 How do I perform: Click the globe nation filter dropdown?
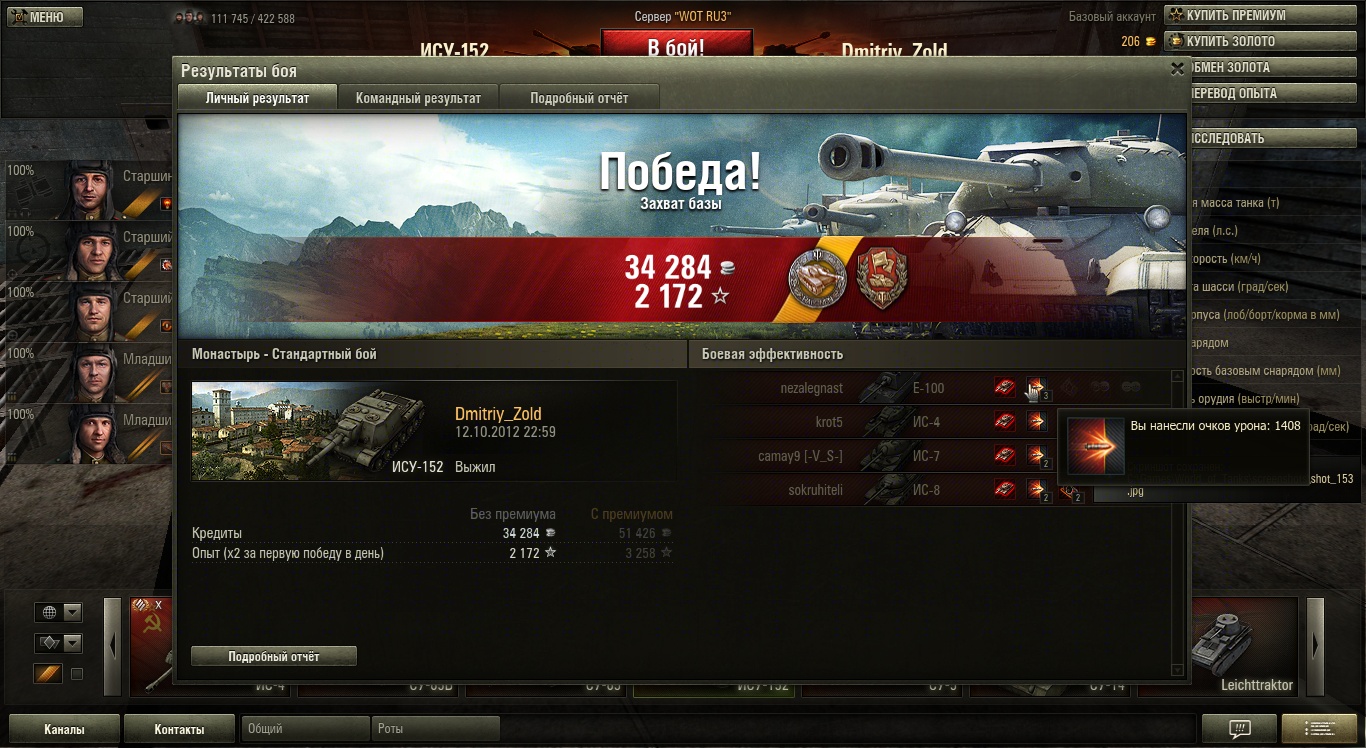pos(59,613)
